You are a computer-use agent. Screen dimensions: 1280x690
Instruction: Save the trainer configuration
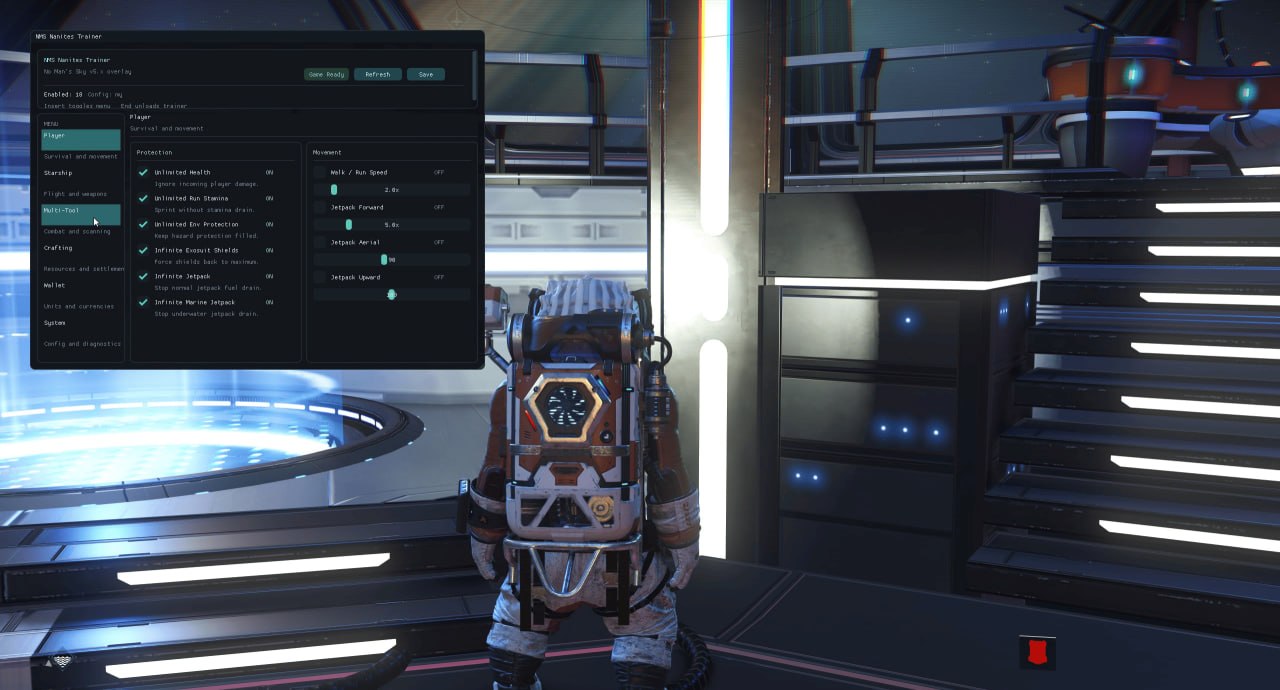point(426,74)
